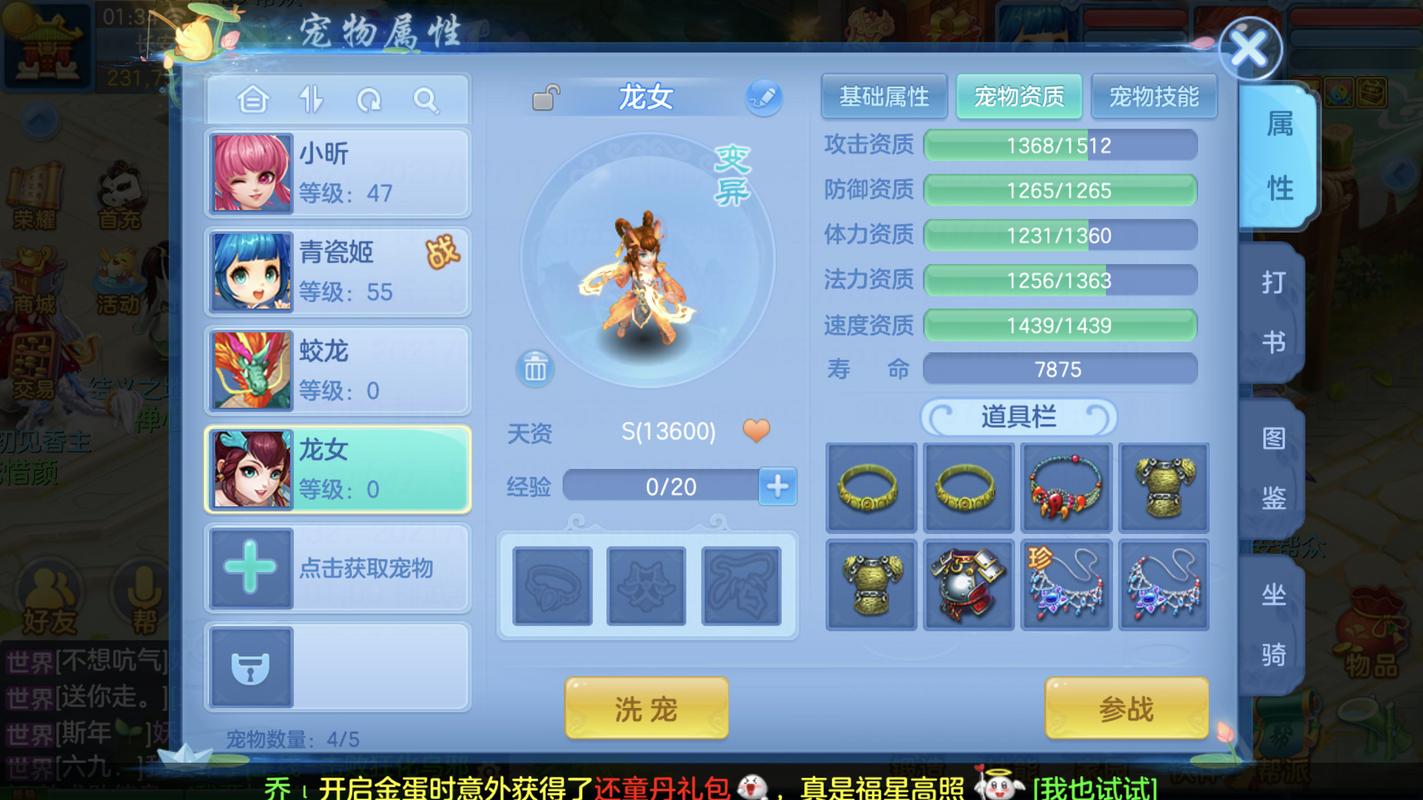Viewport: 1423px width, 800px height.
Task: Click the pencil icon to rename 龙女
Action: tap(765, 96)
